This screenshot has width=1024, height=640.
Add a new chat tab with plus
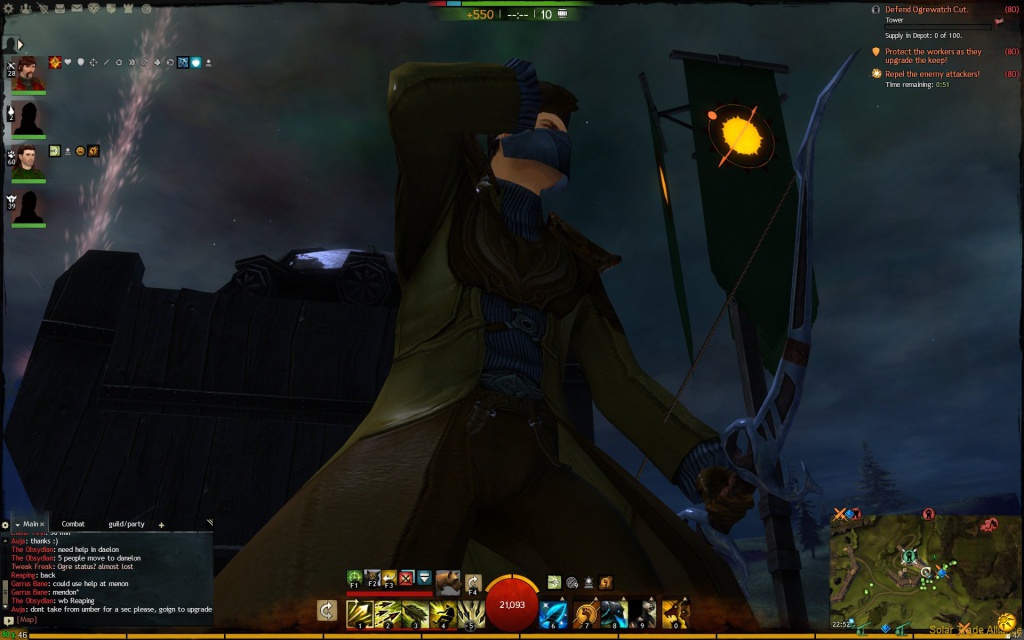pyautogui.click(x=161, y=525)
